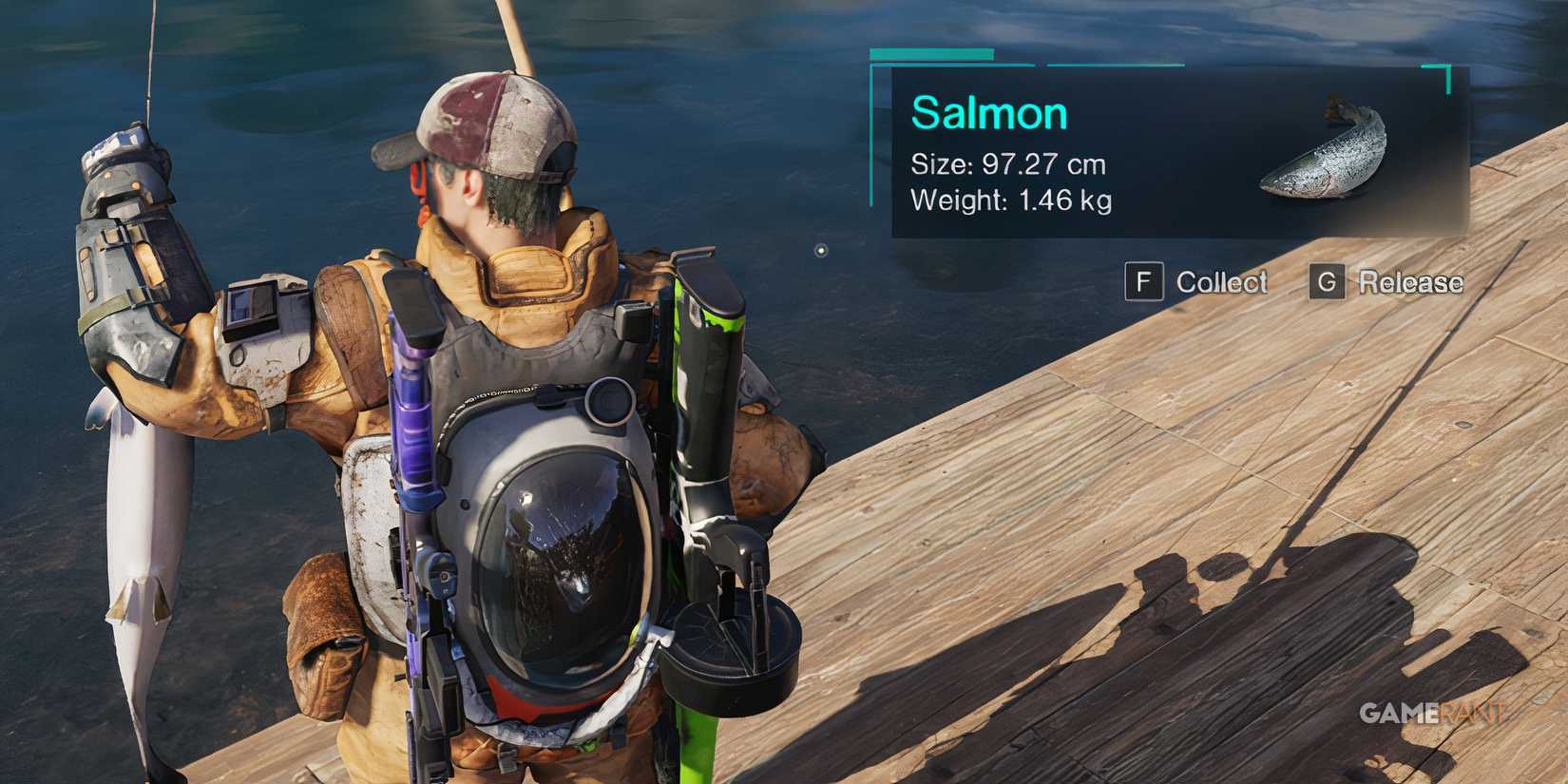Click the F key icon beside Collect
Screen dimensions: 1568x784
pos(1145,282)
